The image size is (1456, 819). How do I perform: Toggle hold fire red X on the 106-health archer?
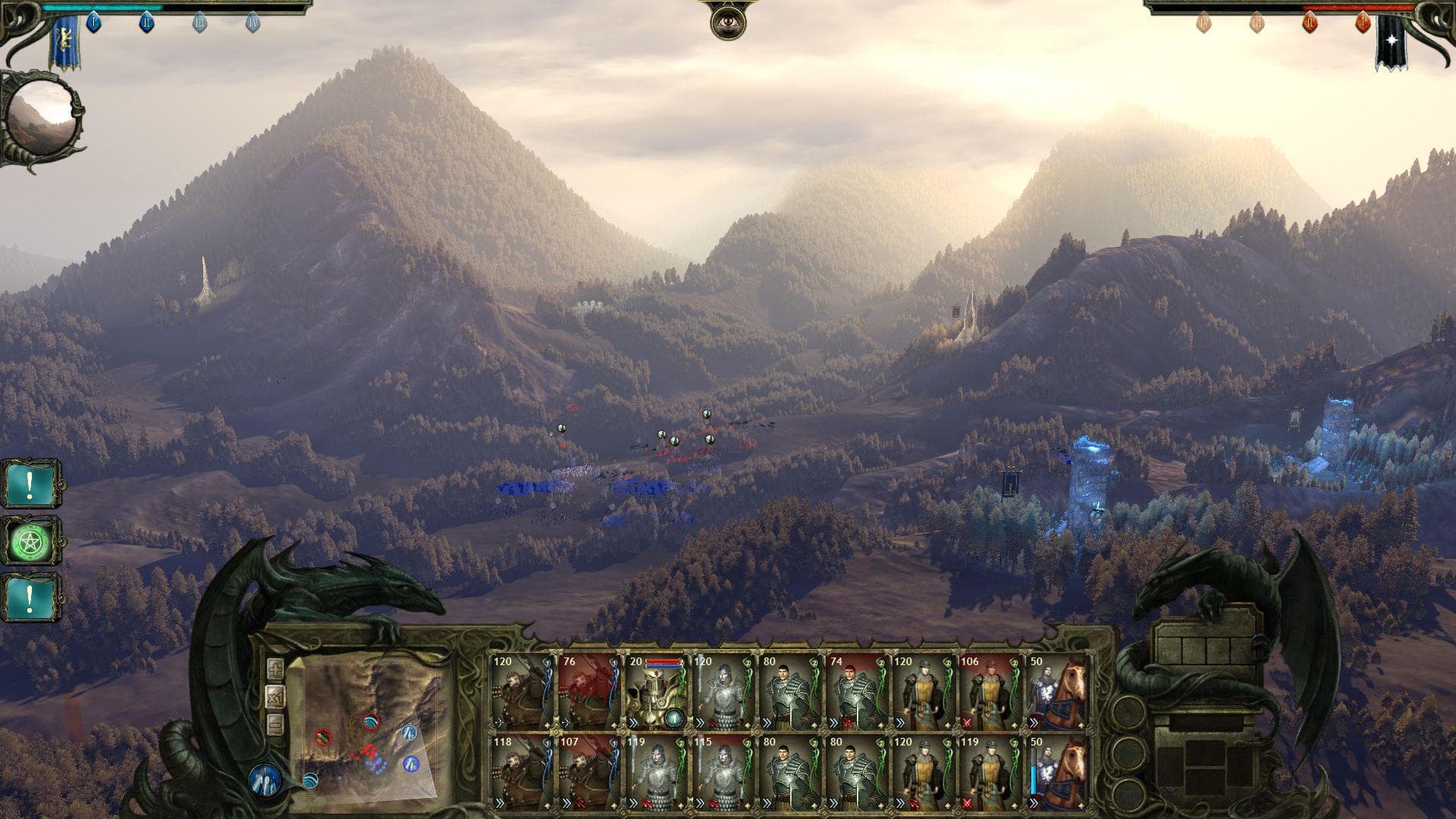pos(968,721)
